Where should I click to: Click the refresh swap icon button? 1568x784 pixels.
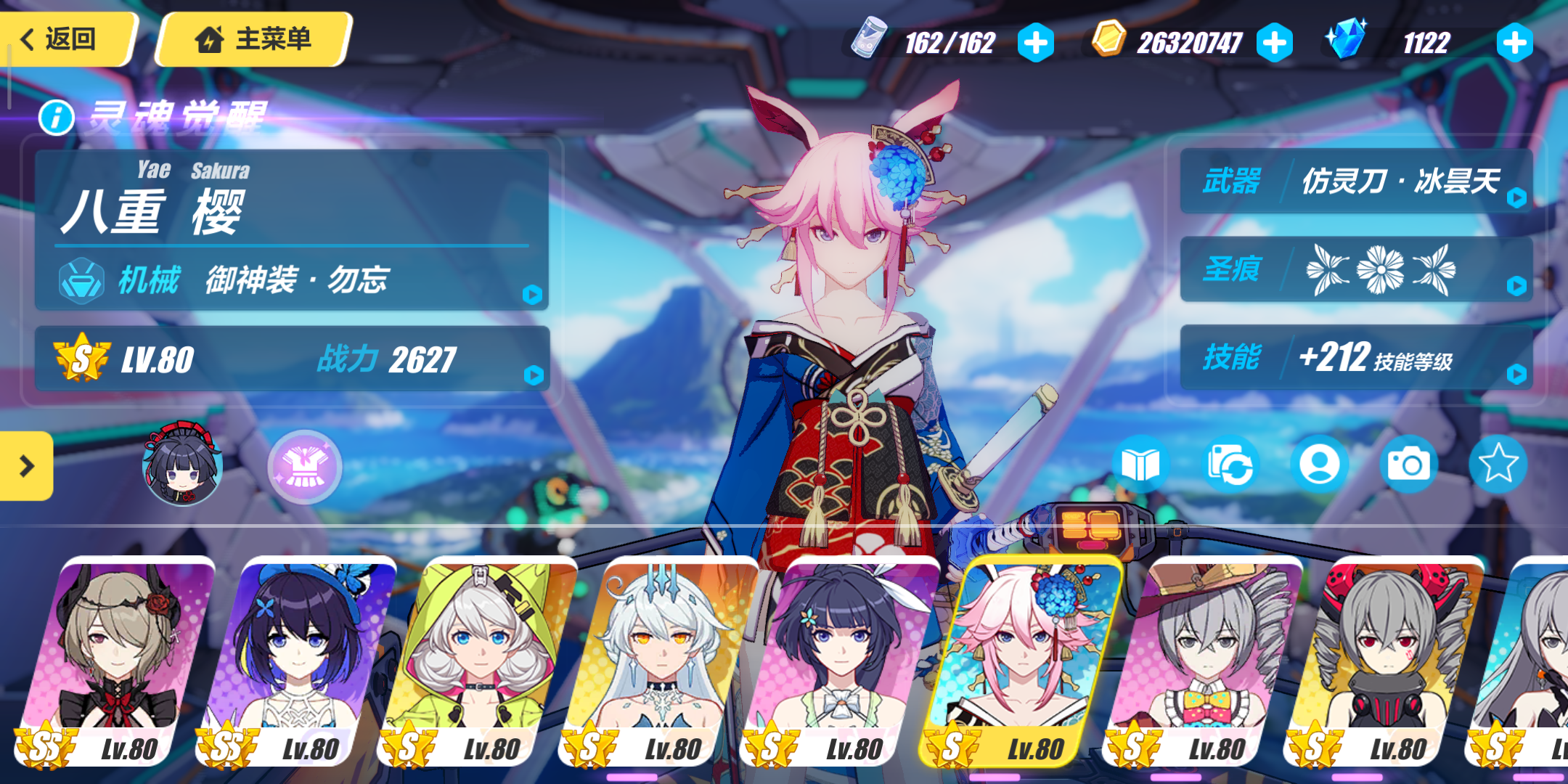(1230, 465)
